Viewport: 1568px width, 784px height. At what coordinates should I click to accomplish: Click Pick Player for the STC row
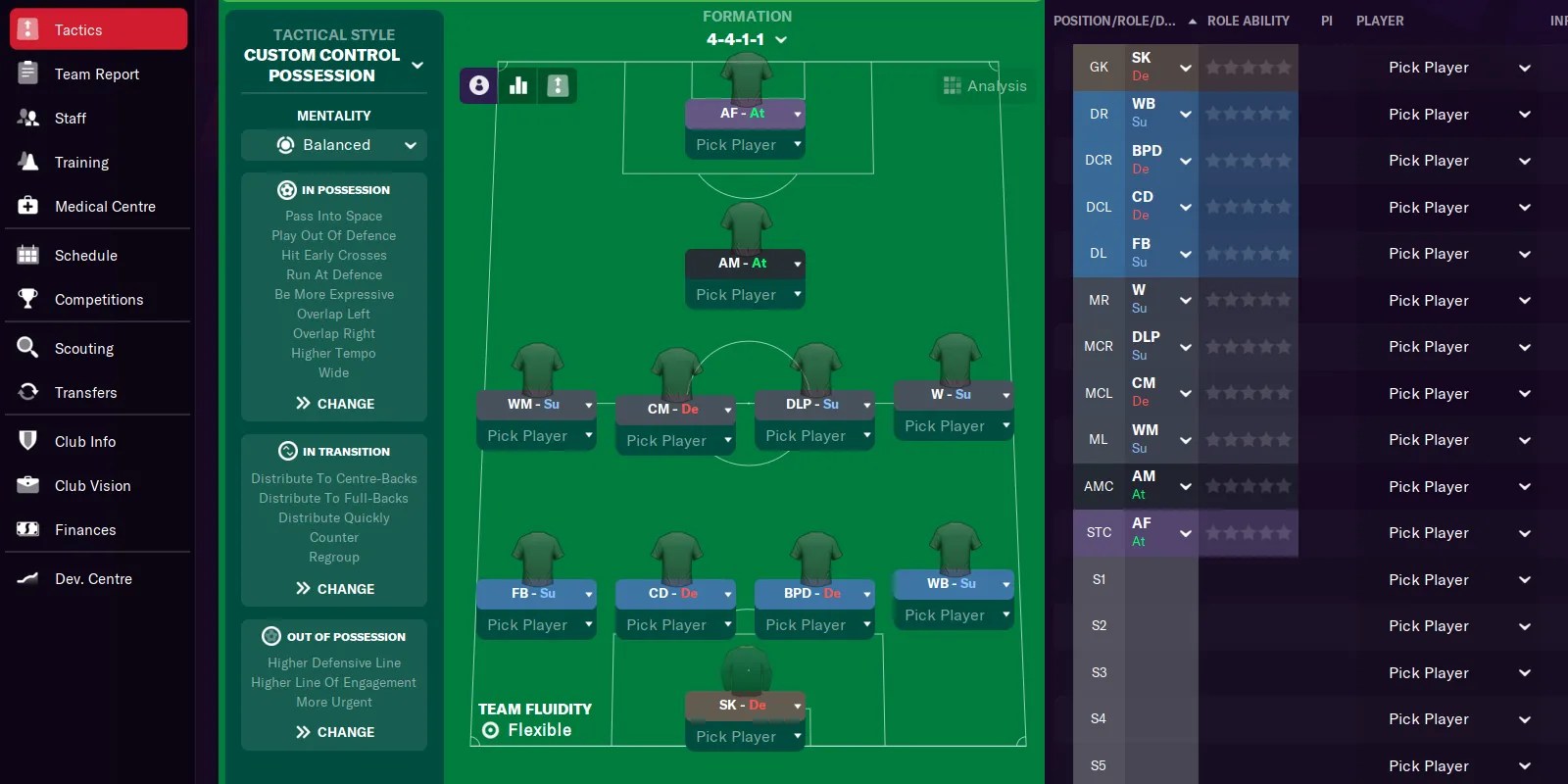1429,532
